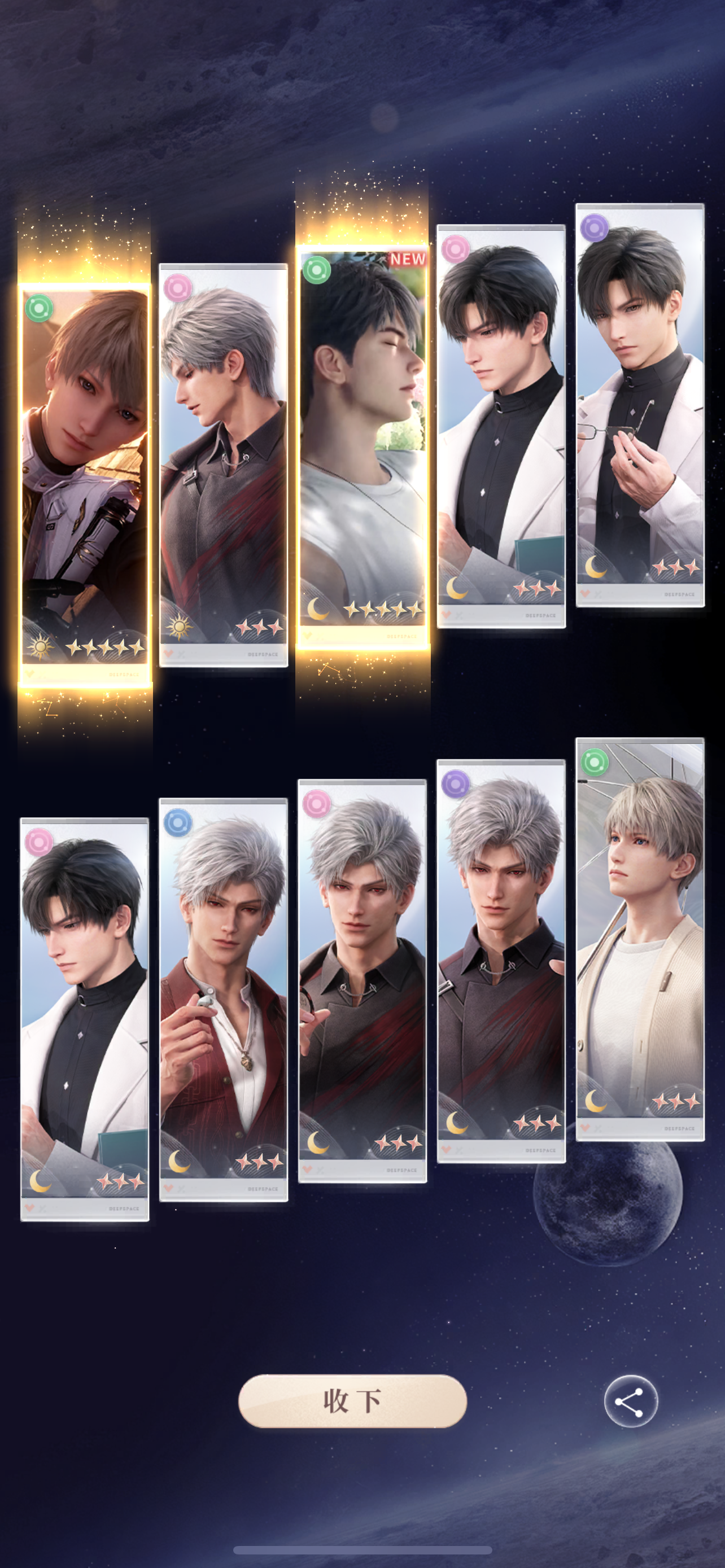Select the green element orb on the 5-star card

38,308
